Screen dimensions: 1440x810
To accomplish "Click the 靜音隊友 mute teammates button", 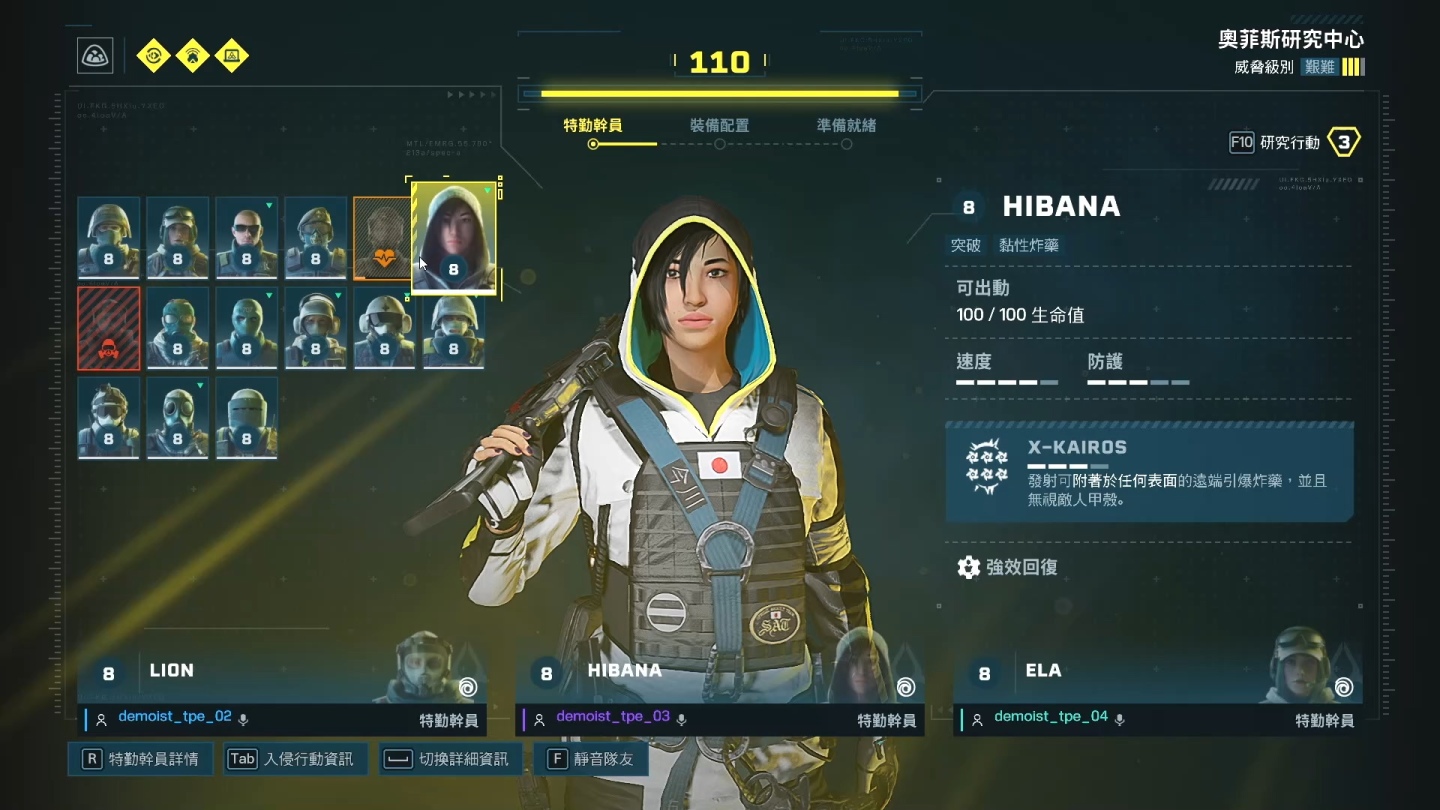I will [x=591, y=759].
